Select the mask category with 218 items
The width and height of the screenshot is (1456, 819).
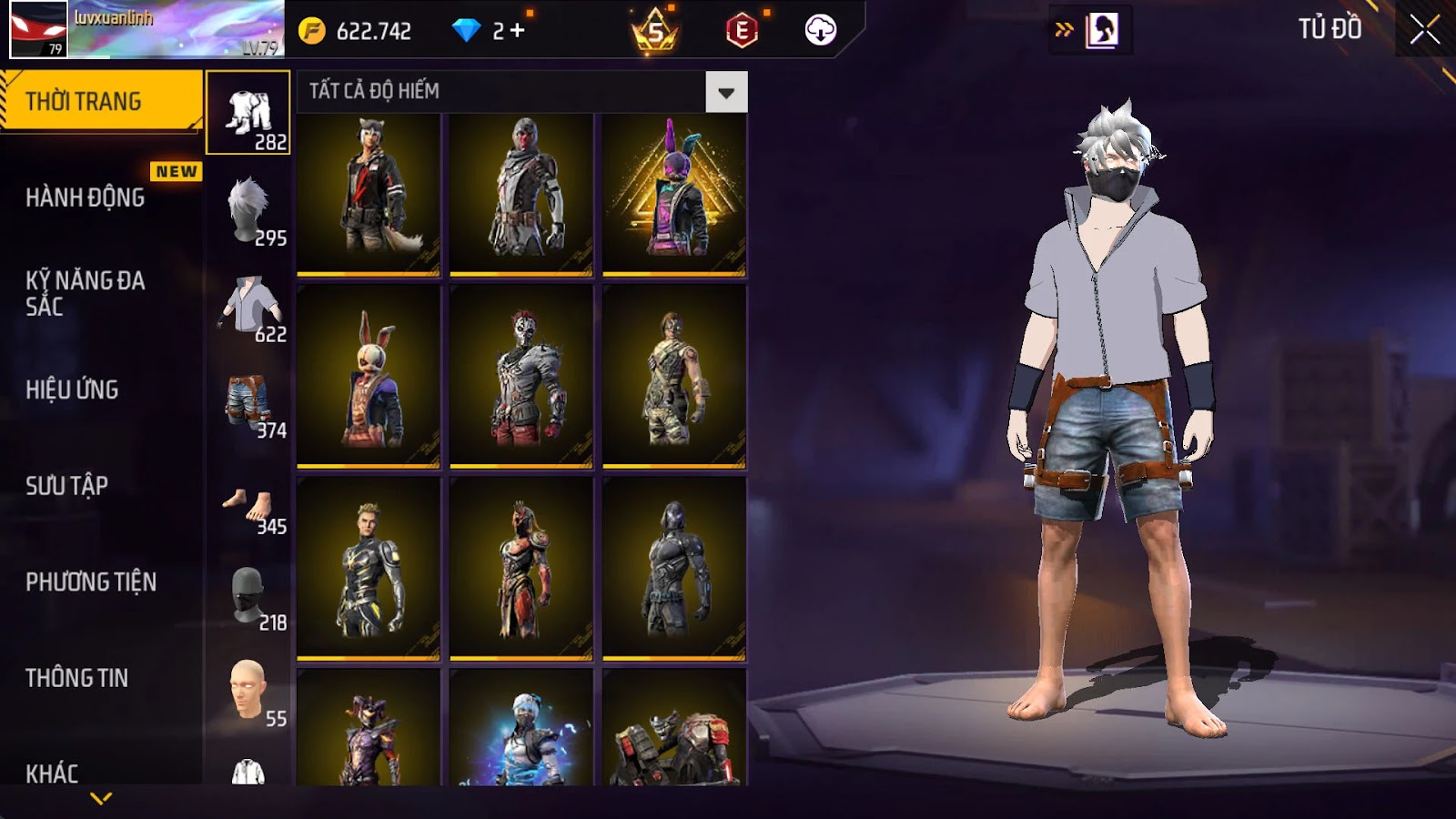(x=249, y=596)
